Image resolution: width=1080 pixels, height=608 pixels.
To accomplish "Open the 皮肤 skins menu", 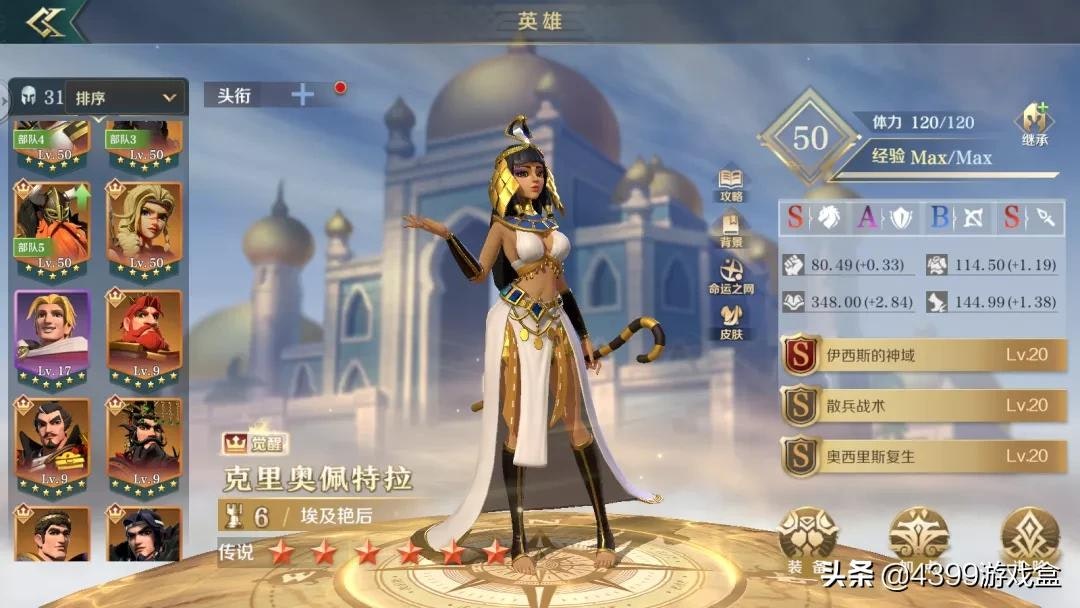I will click(x=731, y=321).
